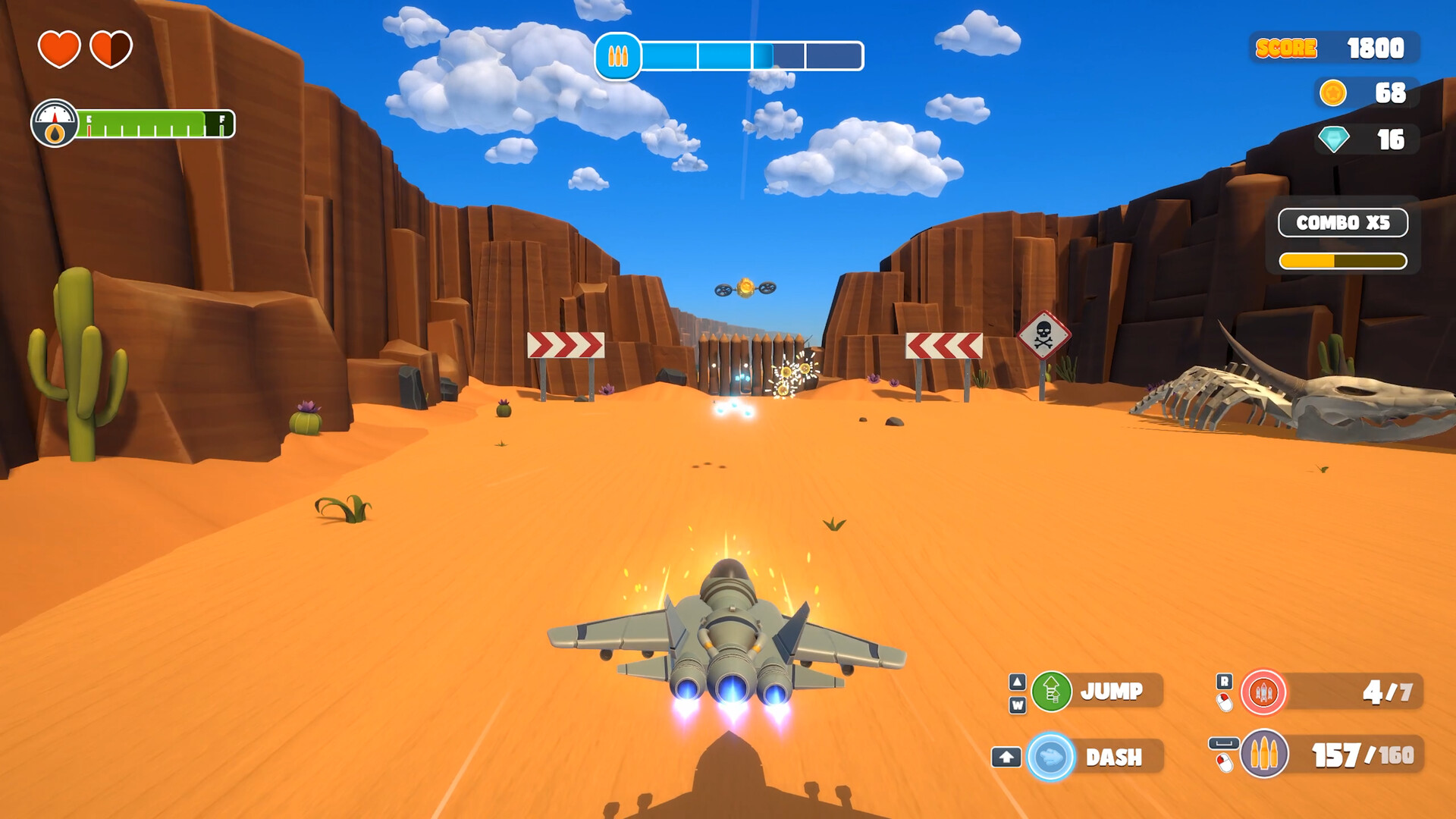Click the spacebar badge beside the bullet counter
Viewport: 1456px width, 819px height.
click(x=1224, y=742)
